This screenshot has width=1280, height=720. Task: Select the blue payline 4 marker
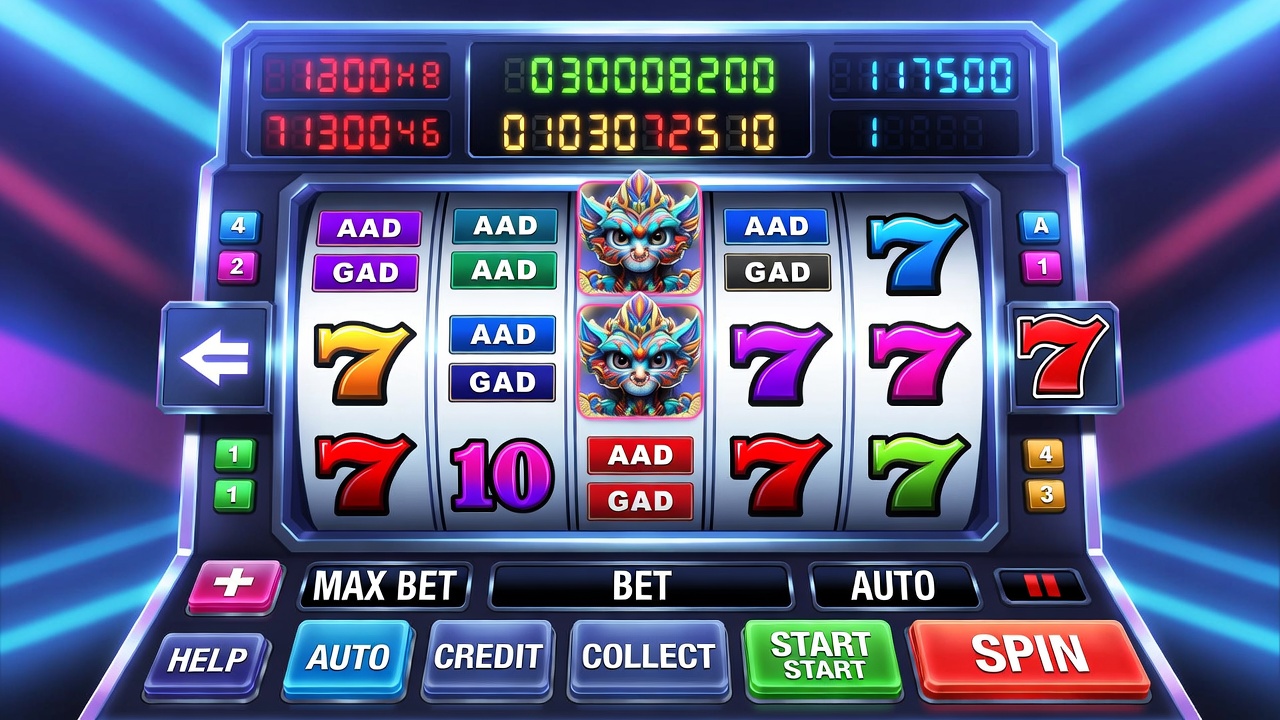(238, 226)
